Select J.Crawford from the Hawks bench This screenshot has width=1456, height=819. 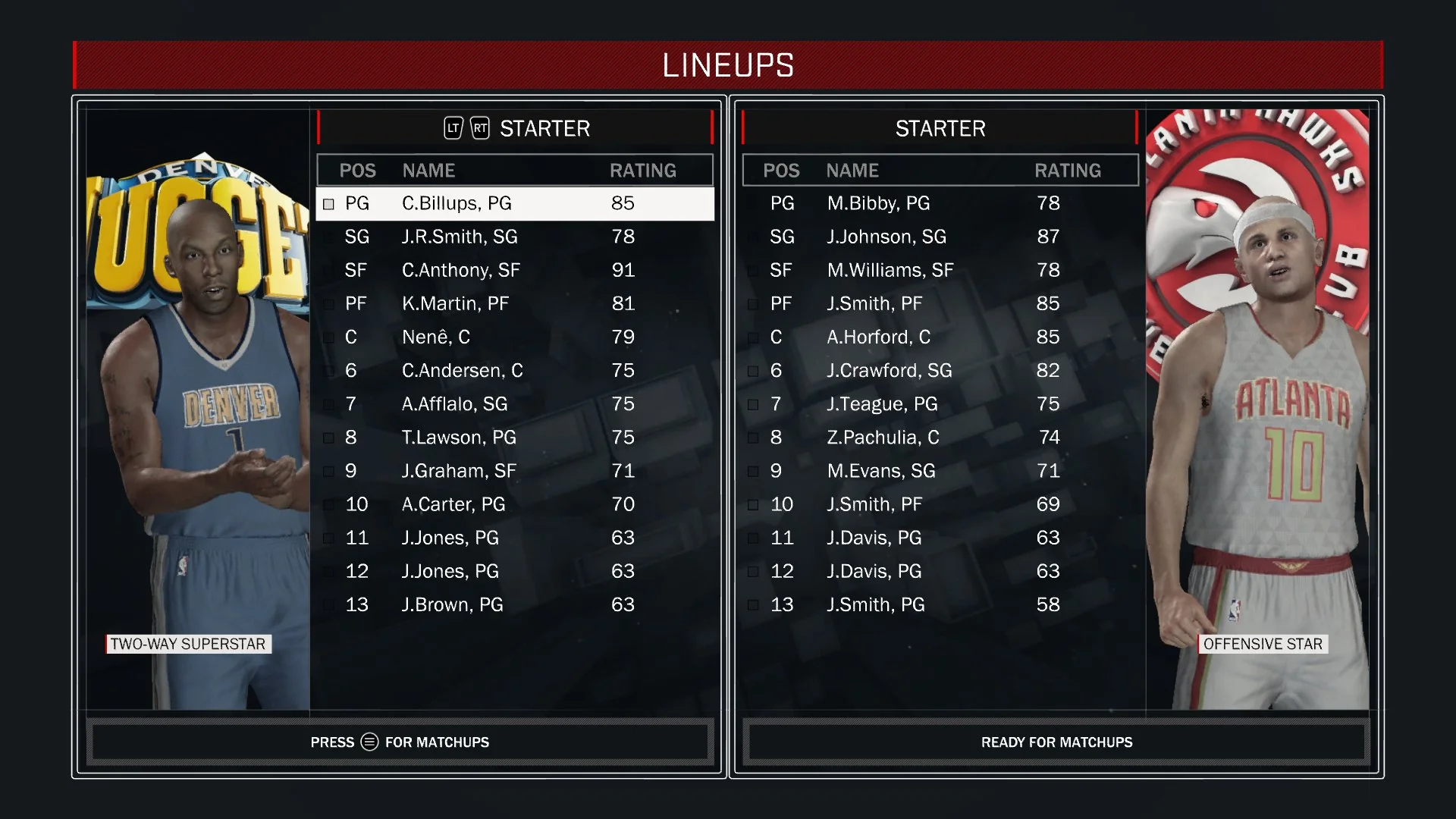pyautogui.click(x=940, y=370)
